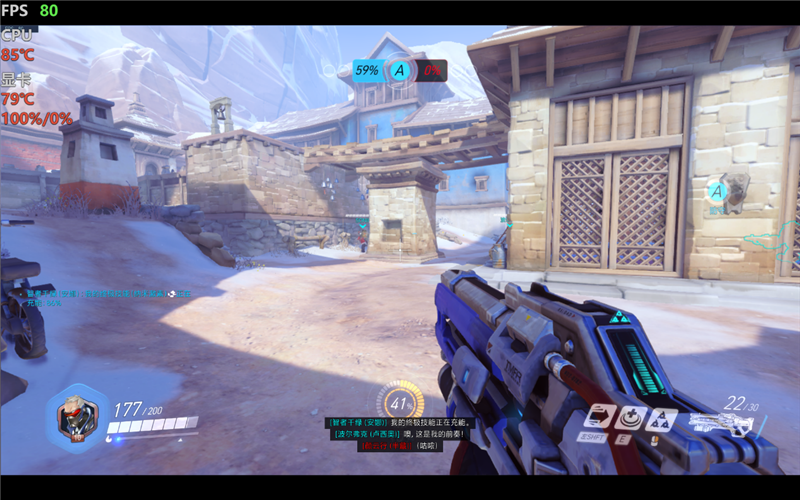Viewport: 800px width, 500px height.
Task: Open the team chat message log
Action: (x=398, y=434)
